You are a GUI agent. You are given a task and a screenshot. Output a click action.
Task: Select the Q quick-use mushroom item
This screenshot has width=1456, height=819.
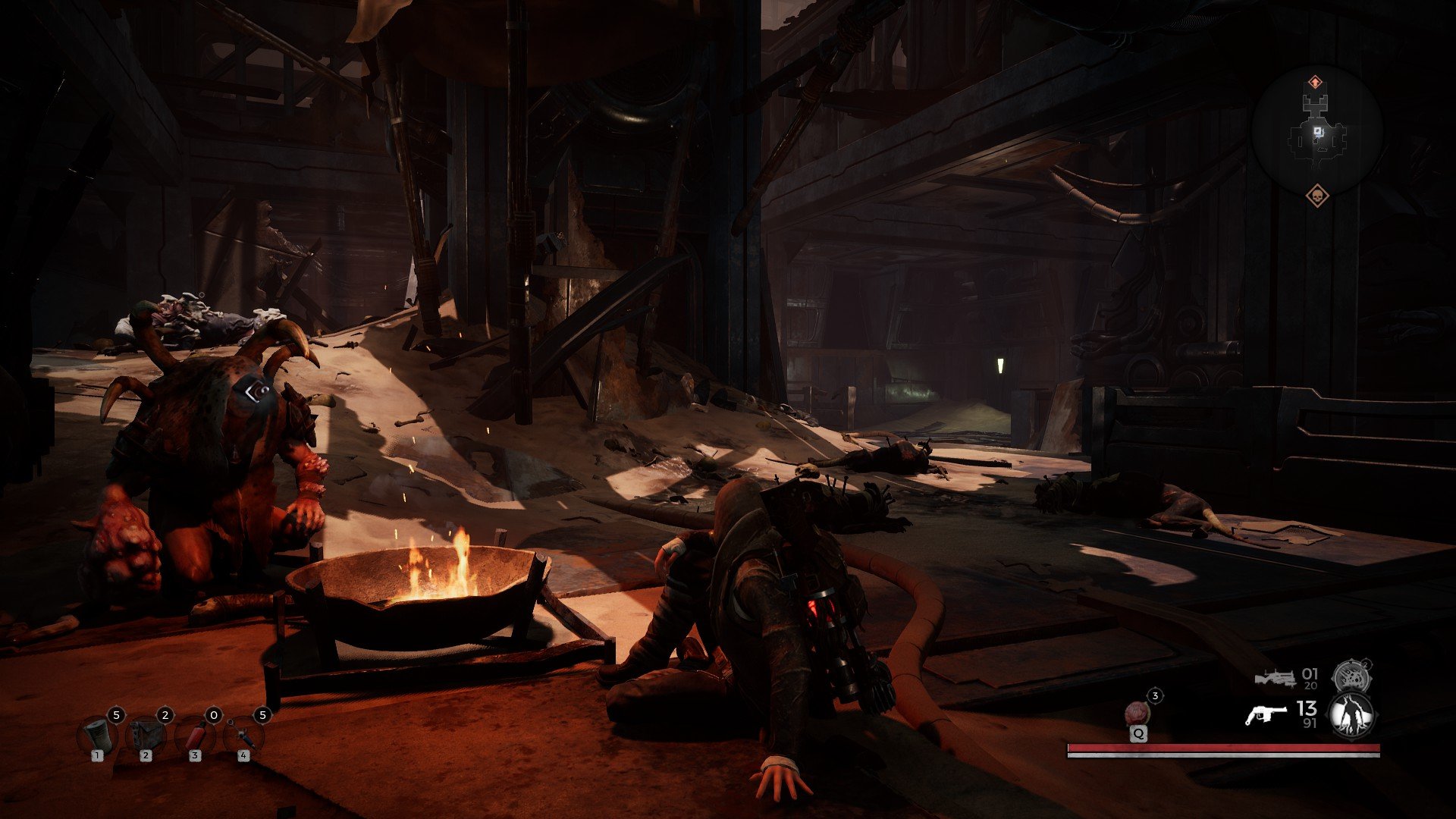(x=1137, y=711)
